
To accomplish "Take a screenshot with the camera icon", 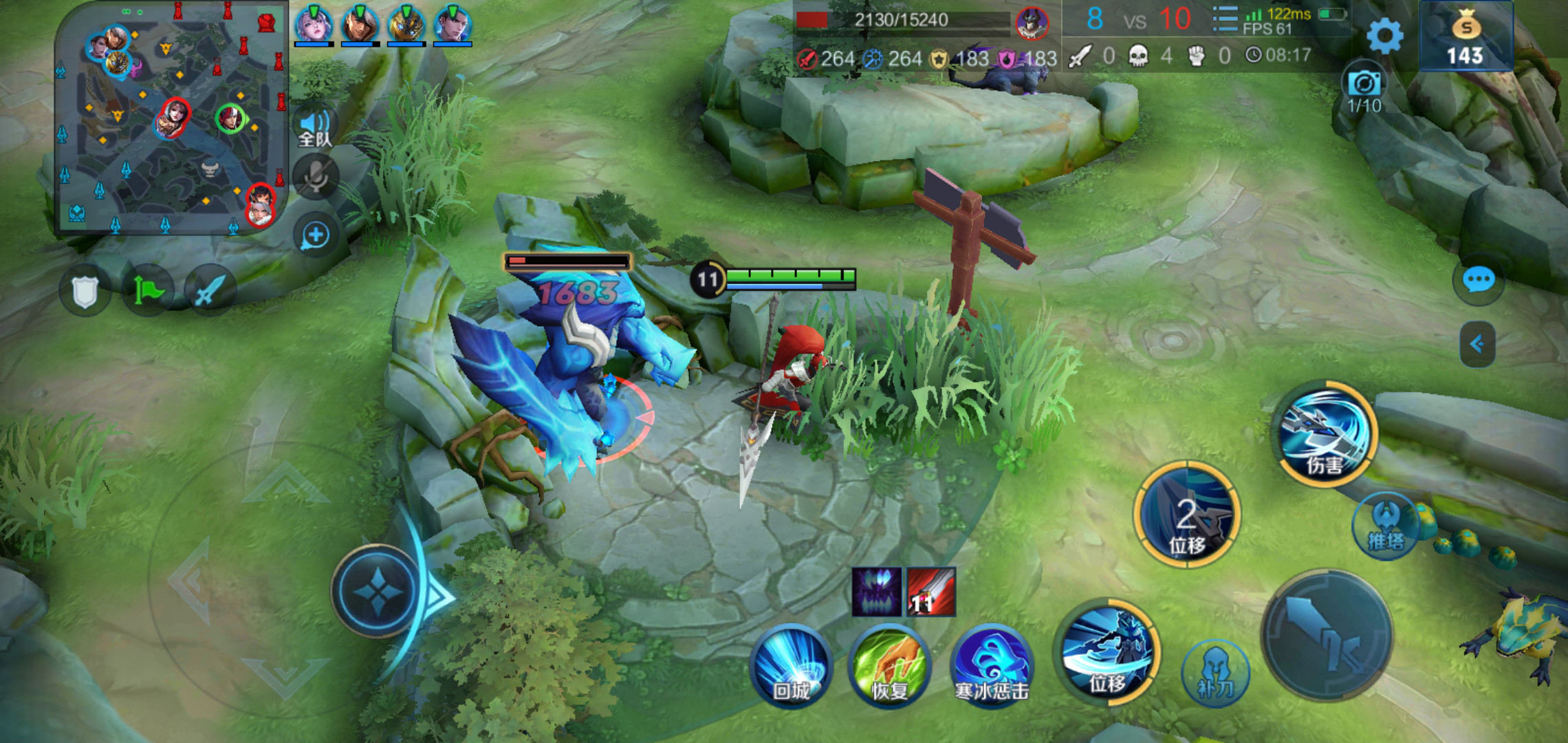I will [1364, 85].
